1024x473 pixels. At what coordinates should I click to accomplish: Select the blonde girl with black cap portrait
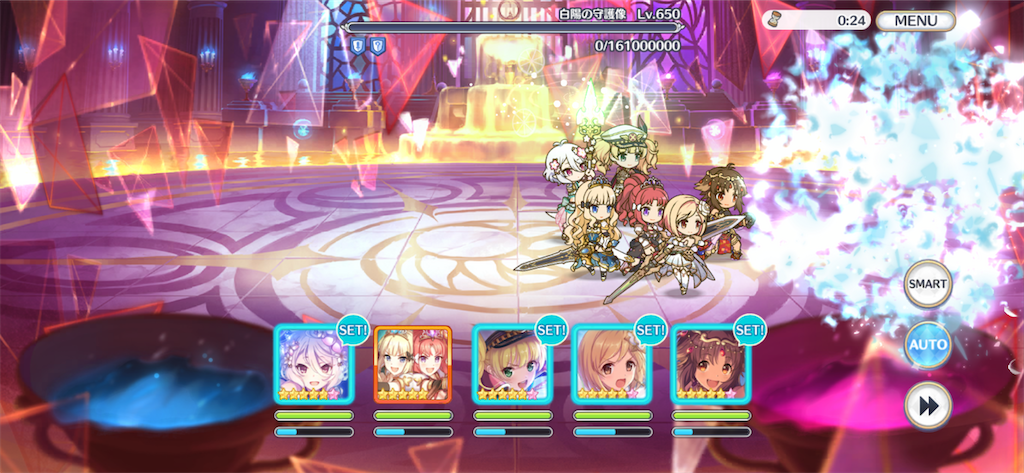[511, 364]
